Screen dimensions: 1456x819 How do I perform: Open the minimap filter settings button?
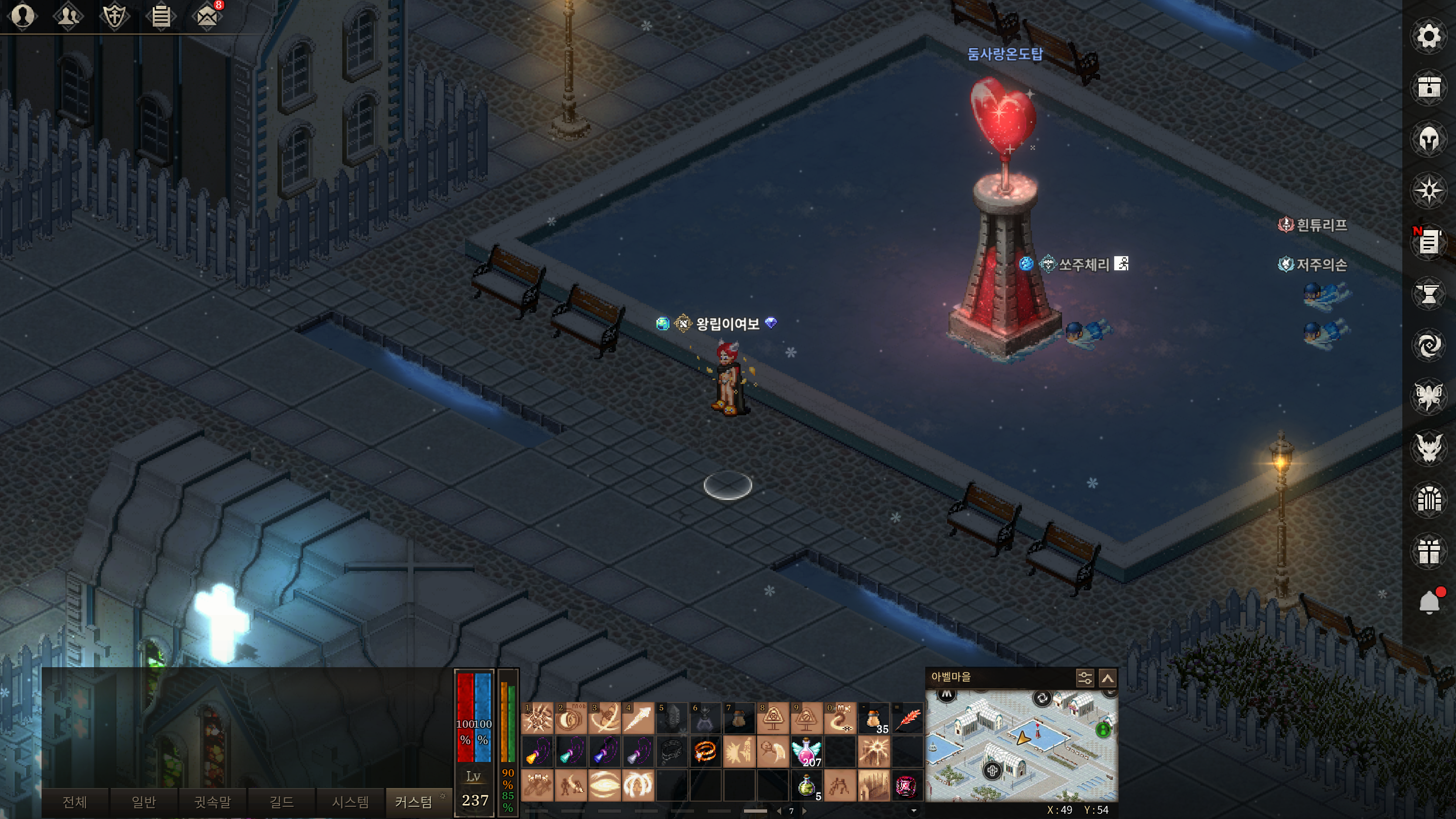[1085, 678]
